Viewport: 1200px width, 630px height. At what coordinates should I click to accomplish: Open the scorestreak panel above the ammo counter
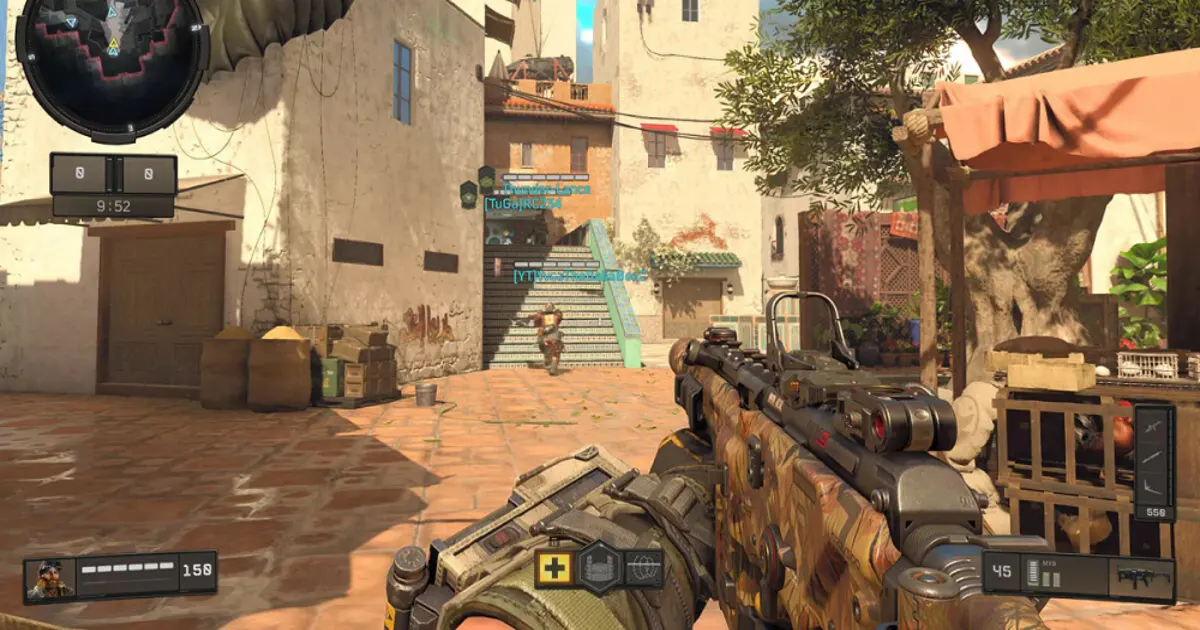point(1154,462)
